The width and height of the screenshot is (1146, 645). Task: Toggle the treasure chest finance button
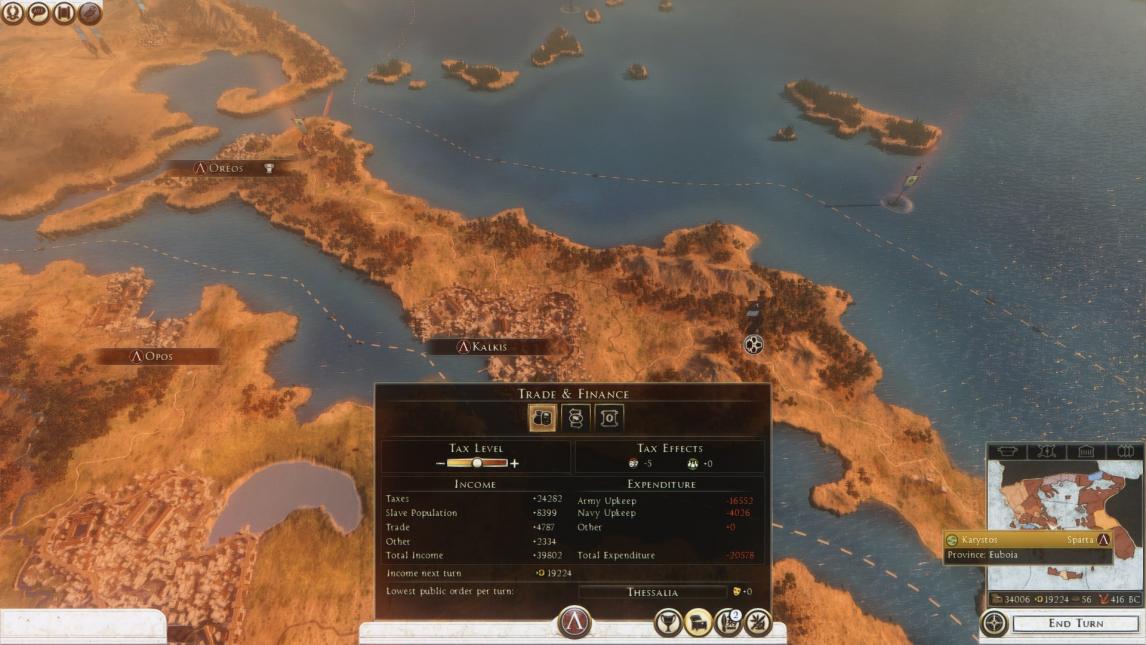(698, 622)
